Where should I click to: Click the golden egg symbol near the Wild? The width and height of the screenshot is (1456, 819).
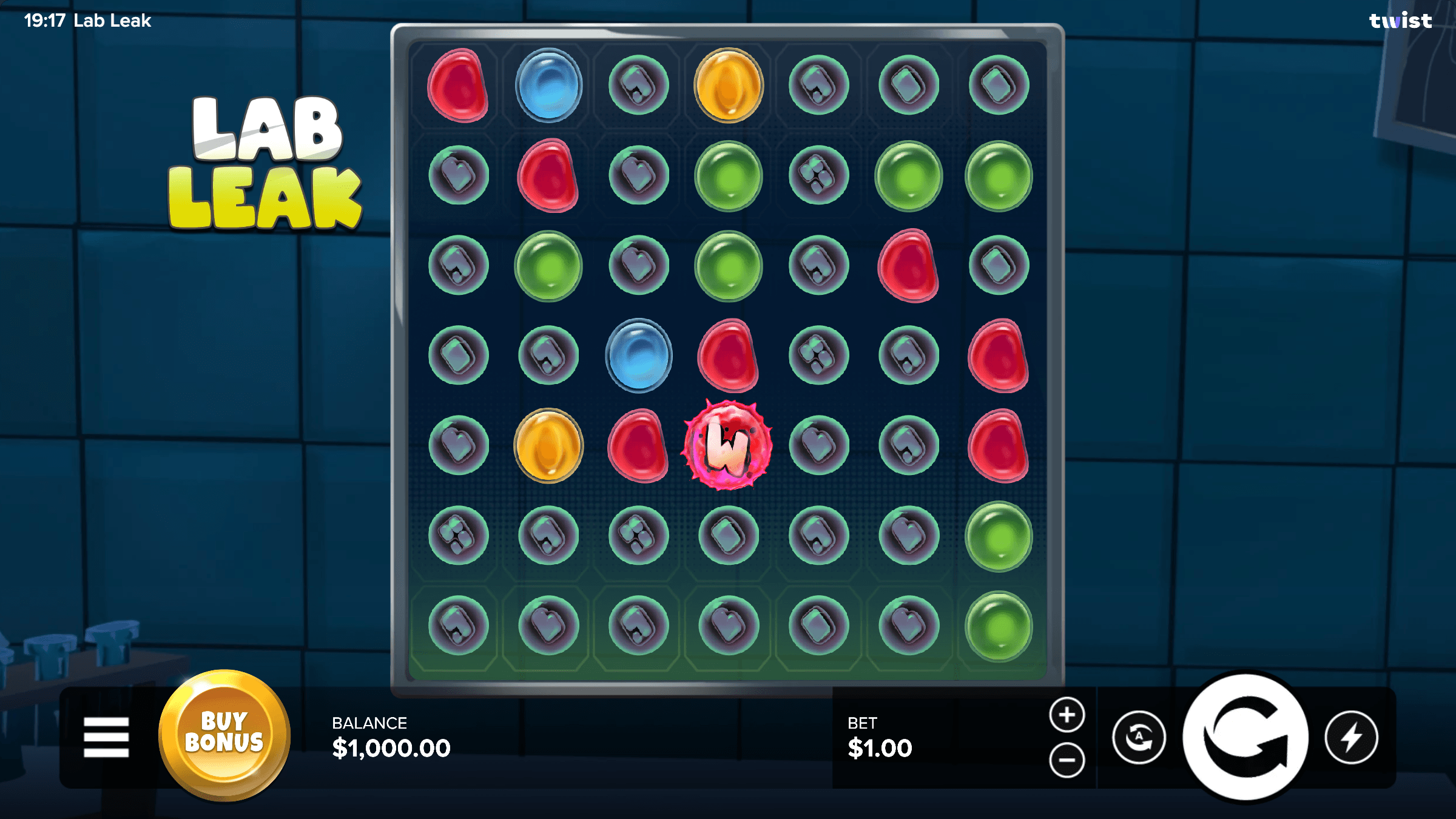pos(549,446)
